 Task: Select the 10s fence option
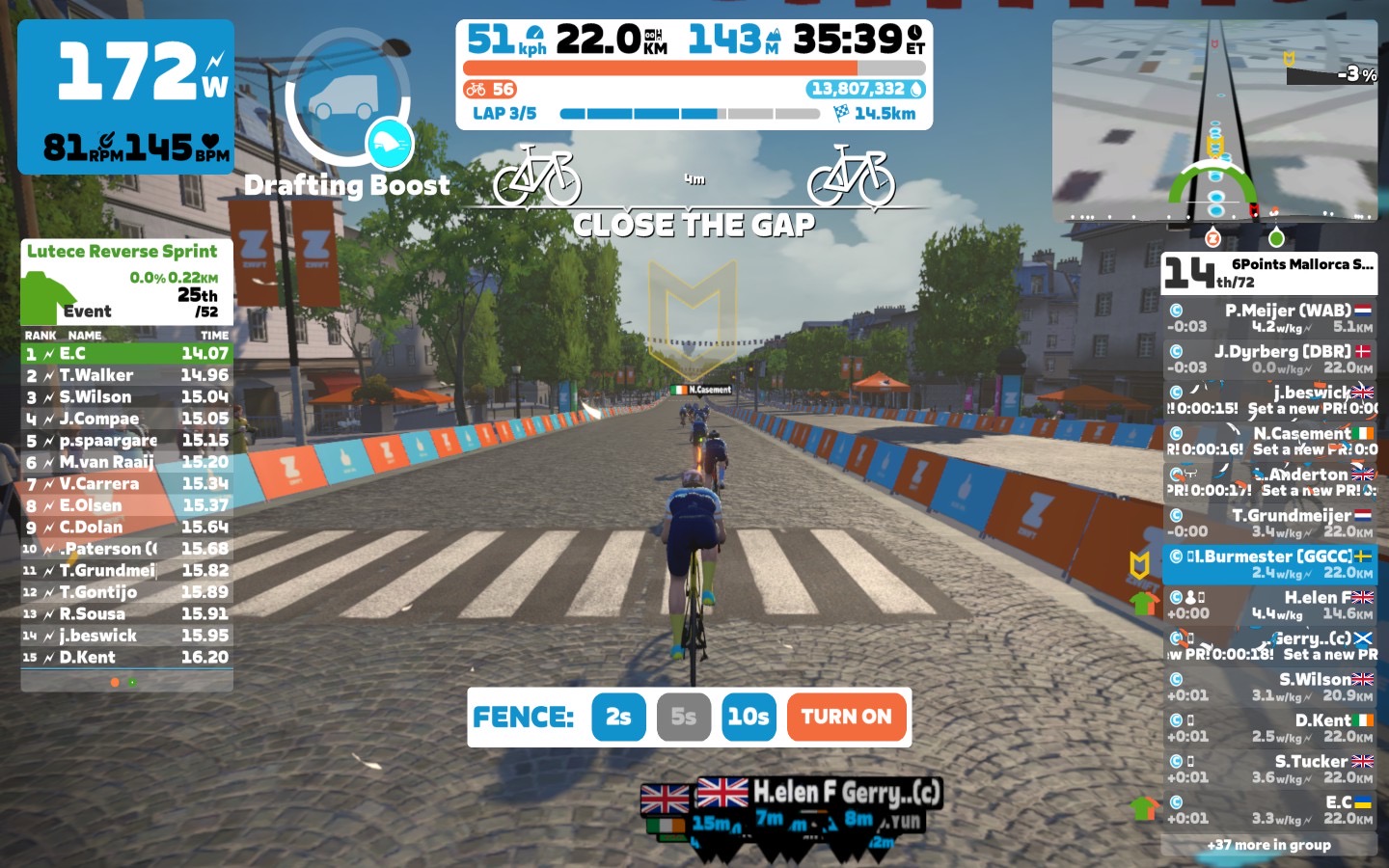[749, 717]
